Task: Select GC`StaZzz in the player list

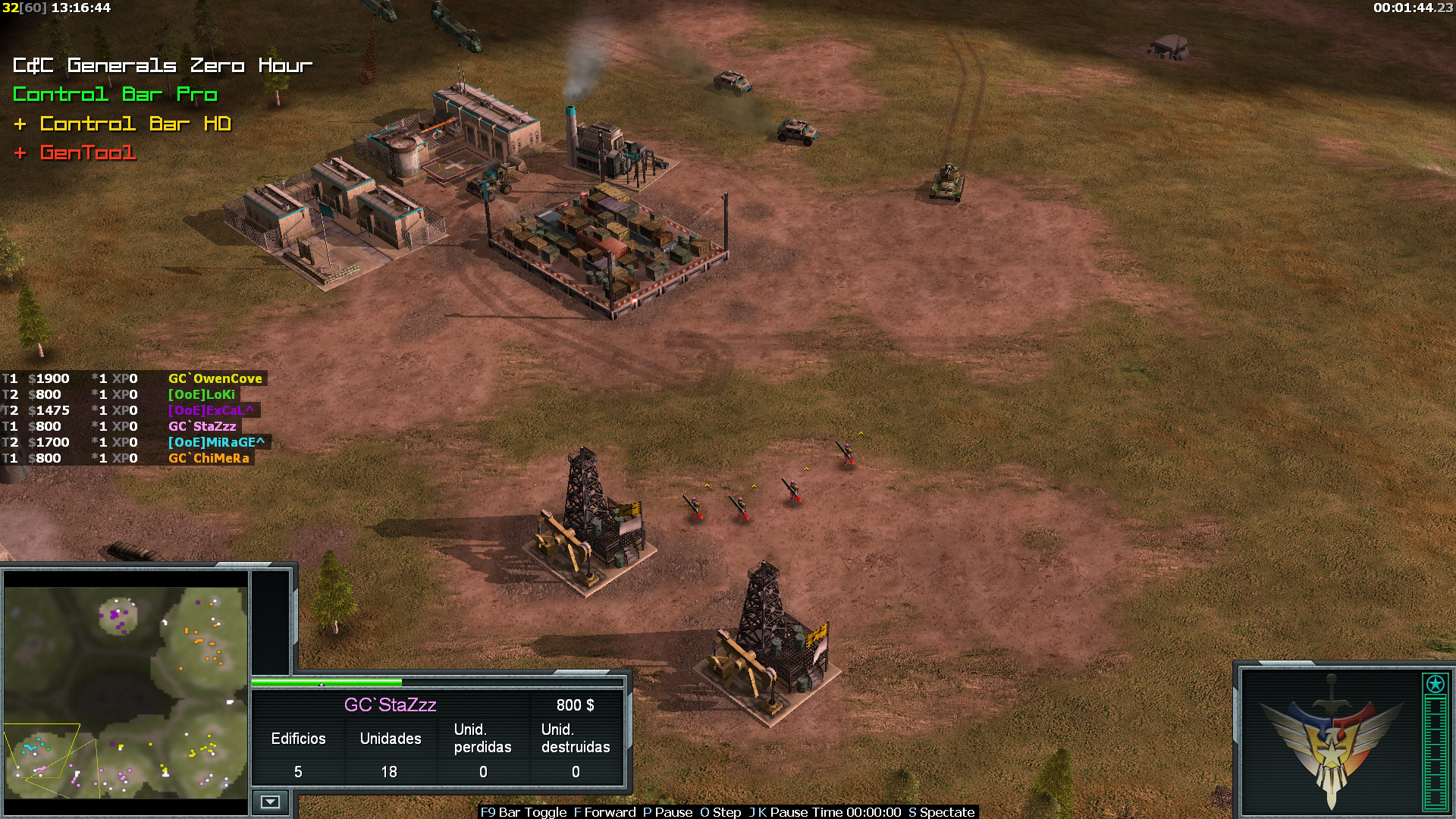Action: (202, 426)
